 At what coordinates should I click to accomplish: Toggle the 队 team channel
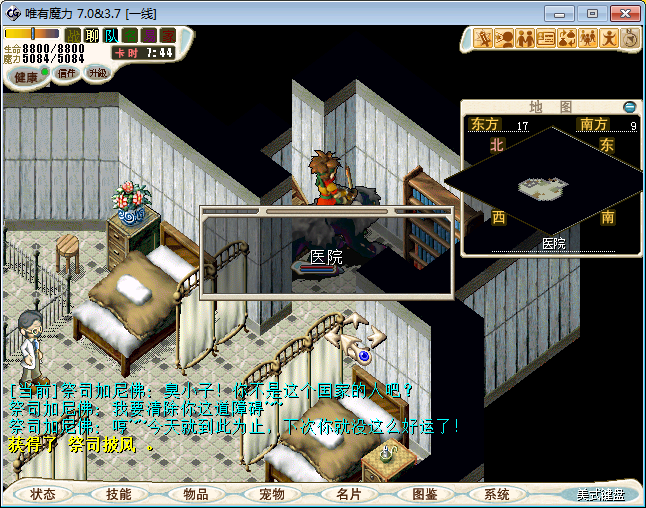point(111,36)
